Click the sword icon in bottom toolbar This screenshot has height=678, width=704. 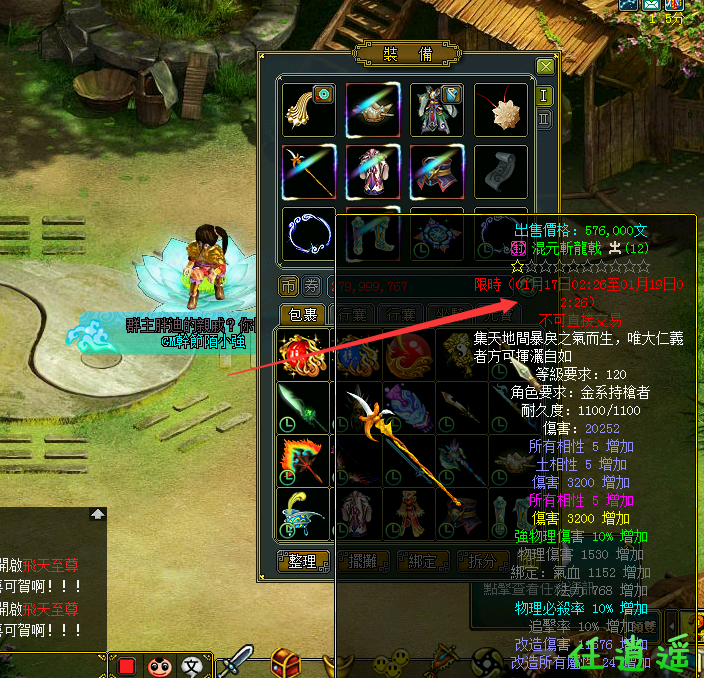tap(237, 661)
